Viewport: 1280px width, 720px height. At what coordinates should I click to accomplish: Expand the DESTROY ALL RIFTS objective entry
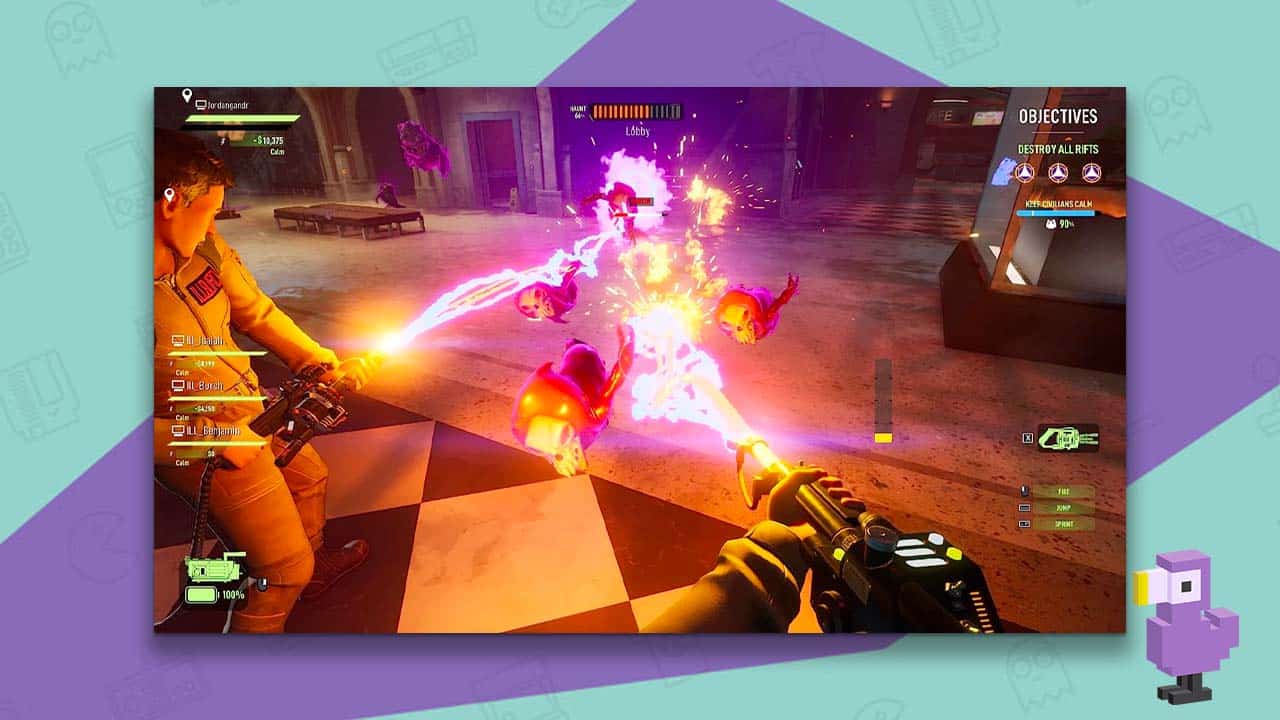[x=1057, y=149]
